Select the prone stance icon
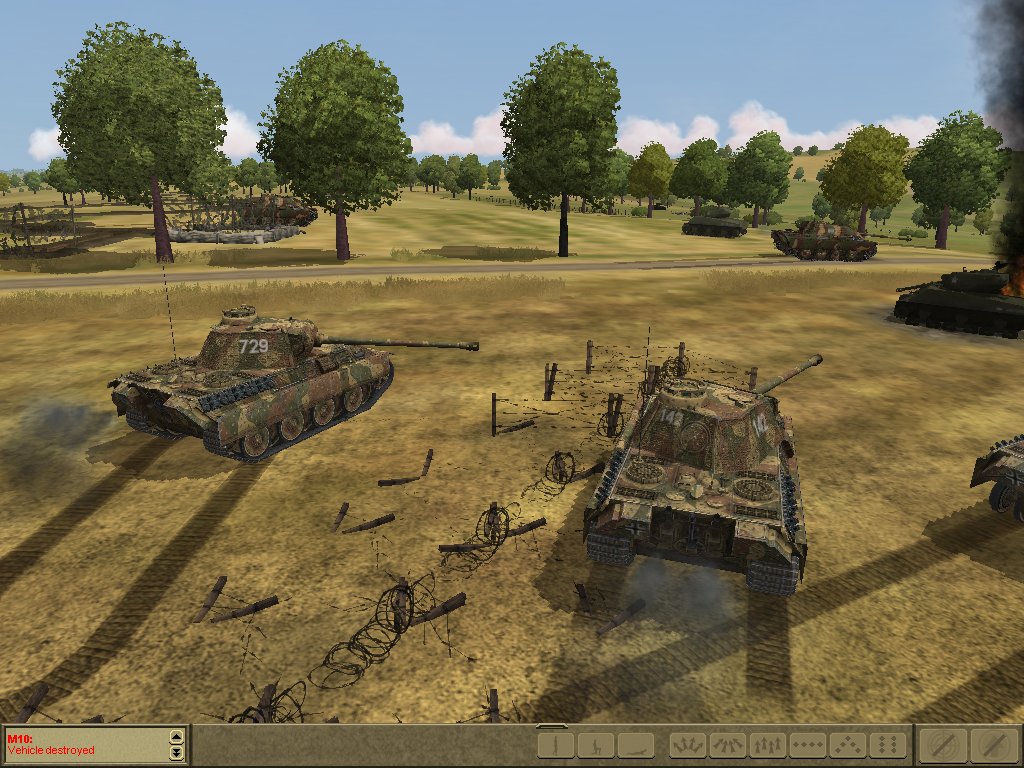Screen dimensions: 1024x768 pyautogui.click(x=635, y=745)
